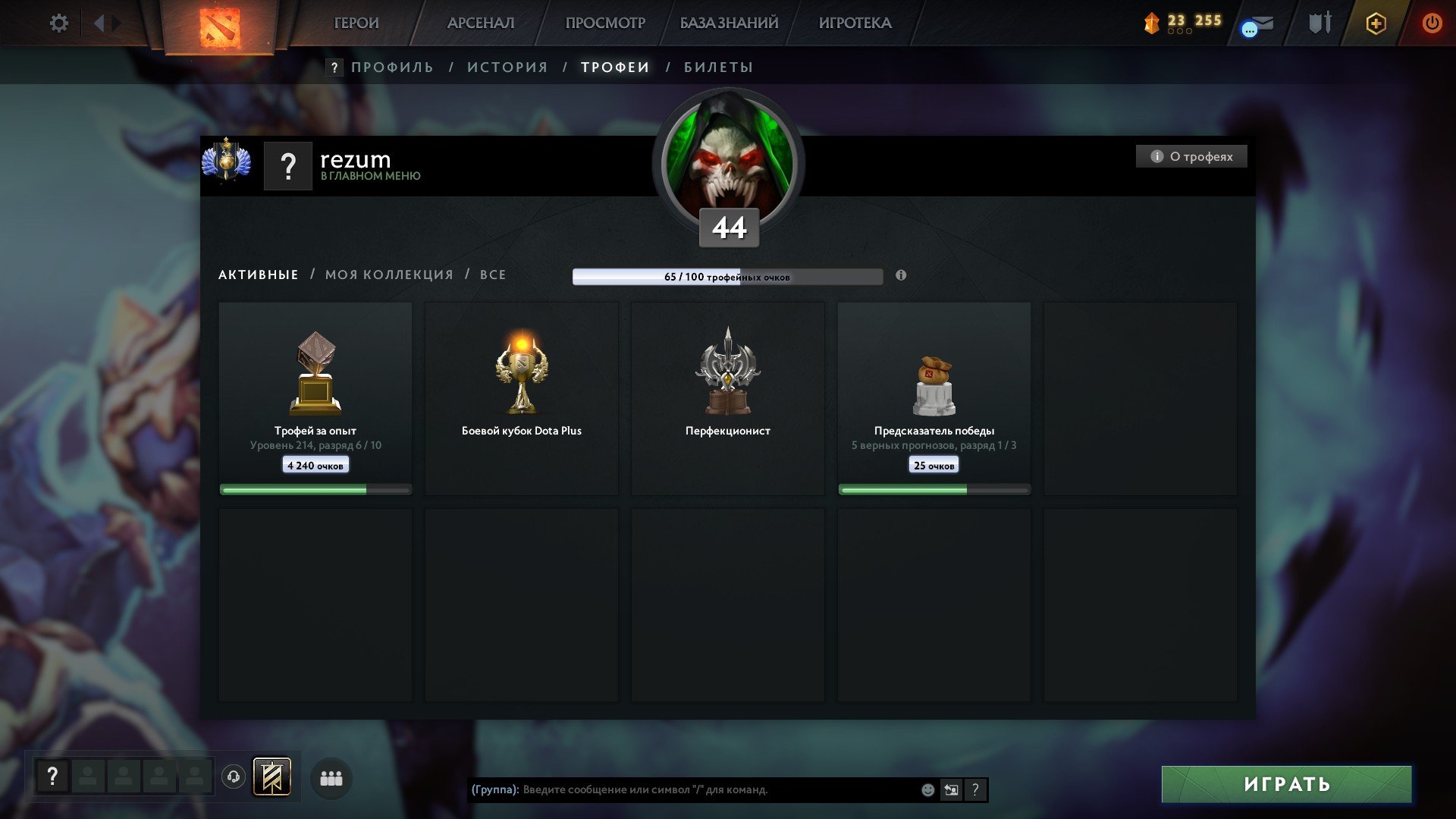
Task: Open the Арсенал menu
Action: [480, 24]
